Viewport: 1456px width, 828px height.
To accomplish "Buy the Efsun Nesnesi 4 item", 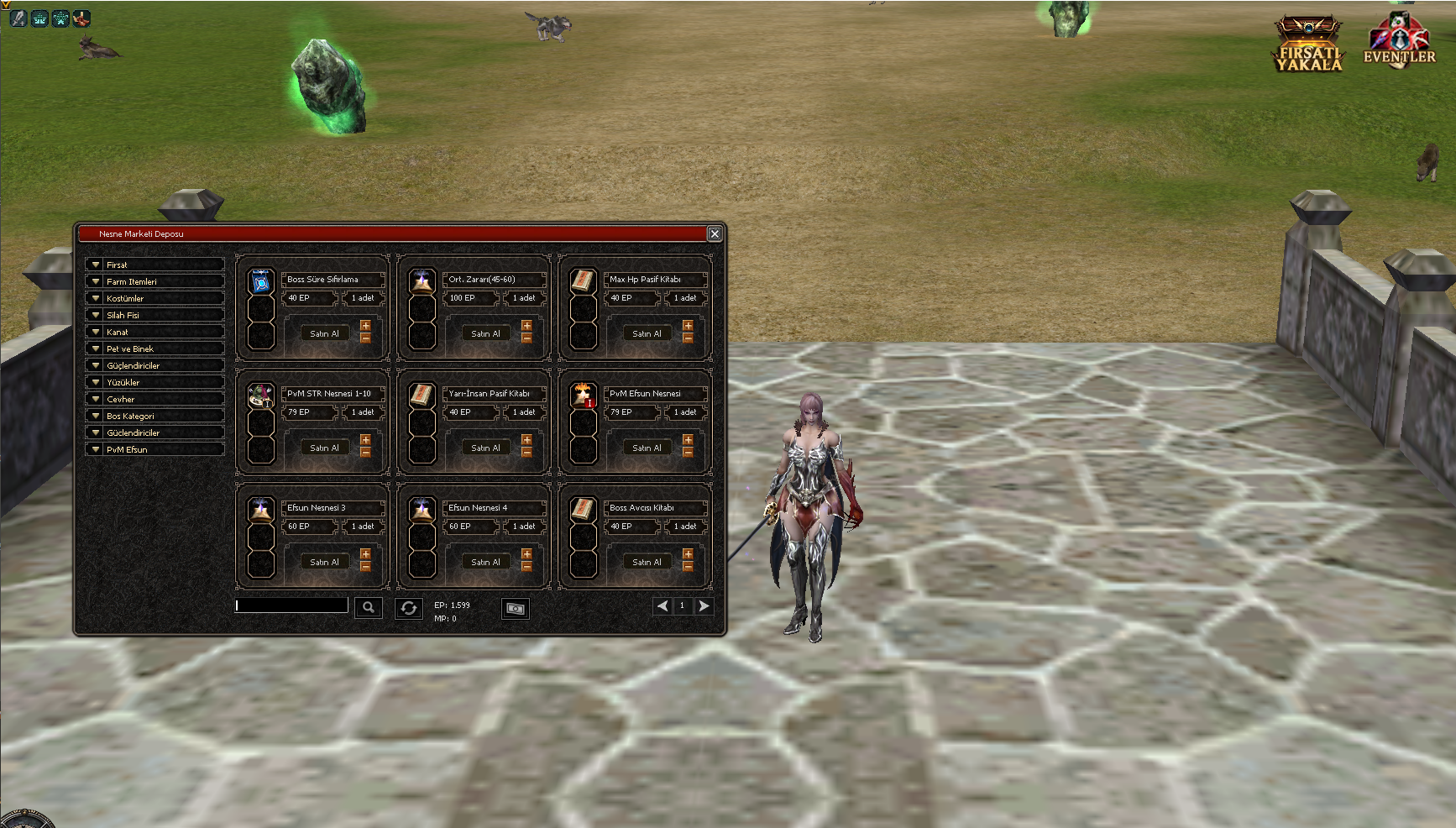I will [x=485, y=562].
